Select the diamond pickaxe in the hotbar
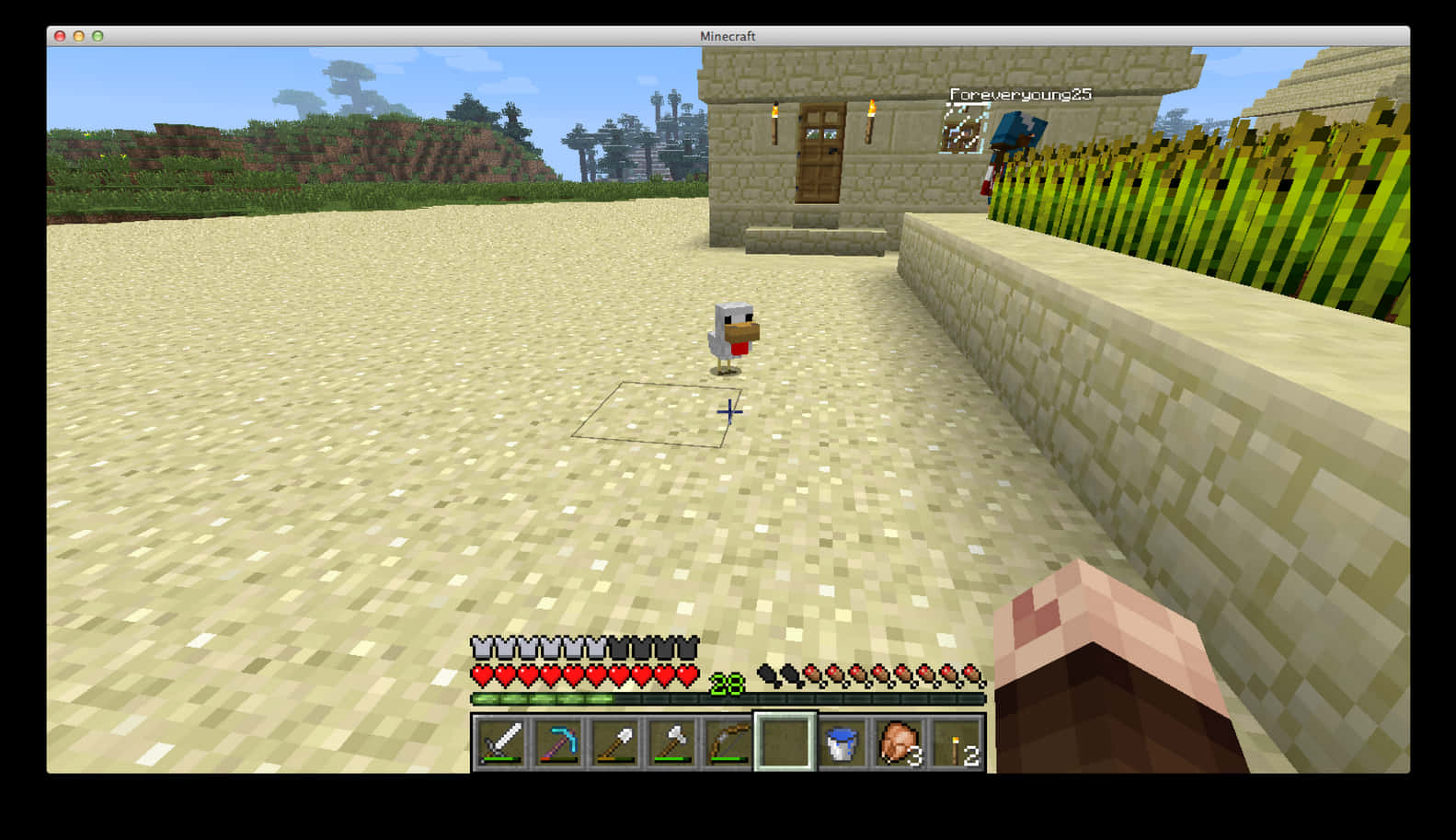The width and height of the screenshot is (1456, 840). point(559,741)
